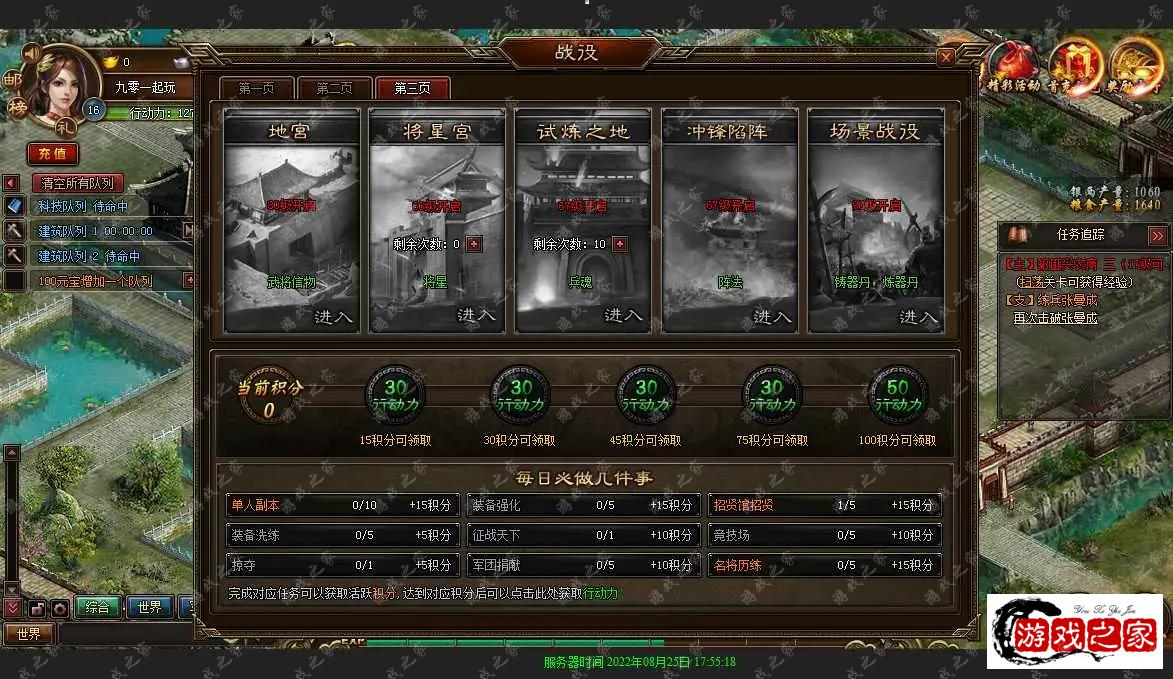Buy an extra queue for 100元宝
Viewport: 1173px width, 679px height.
click(95, 281)
